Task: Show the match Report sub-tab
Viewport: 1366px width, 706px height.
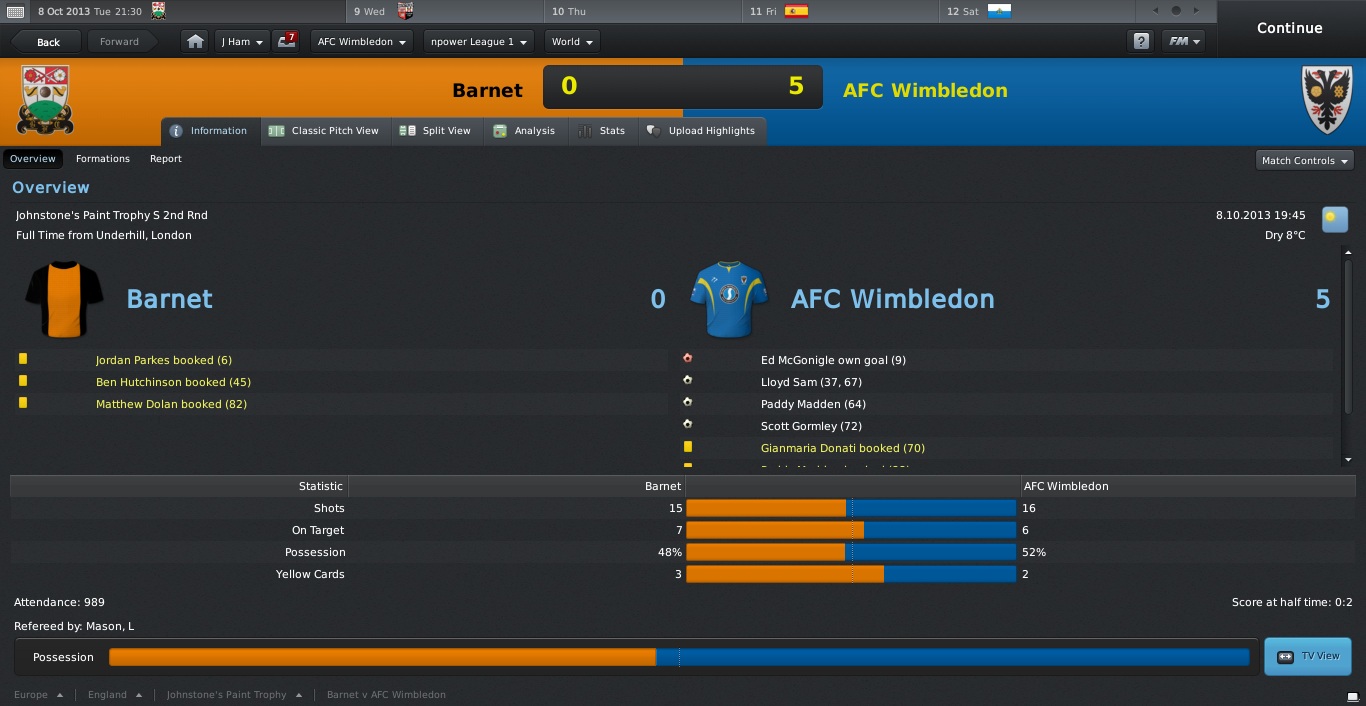Action: 166,159
